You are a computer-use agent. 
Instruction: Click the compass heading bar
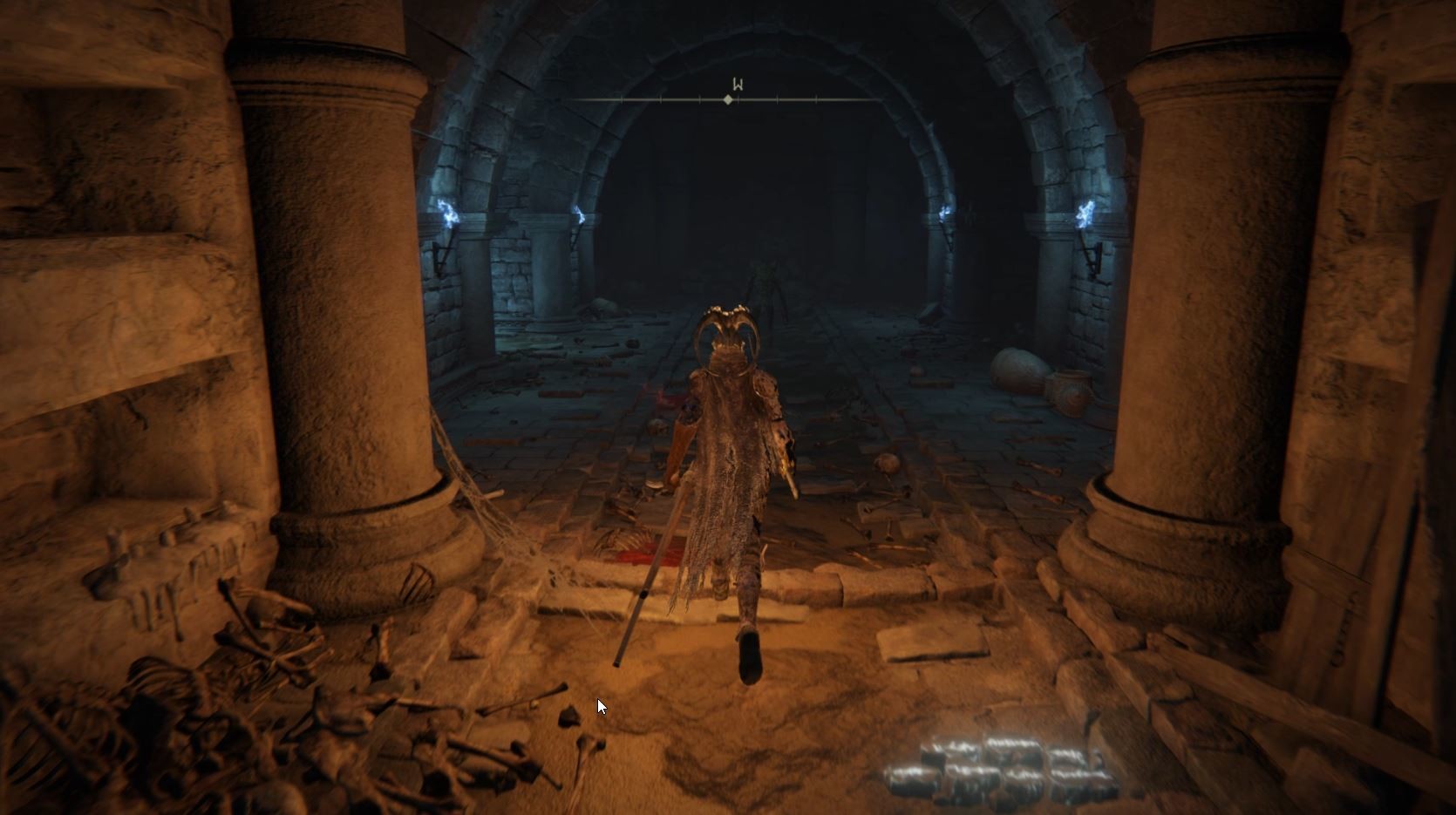point(728,100)
